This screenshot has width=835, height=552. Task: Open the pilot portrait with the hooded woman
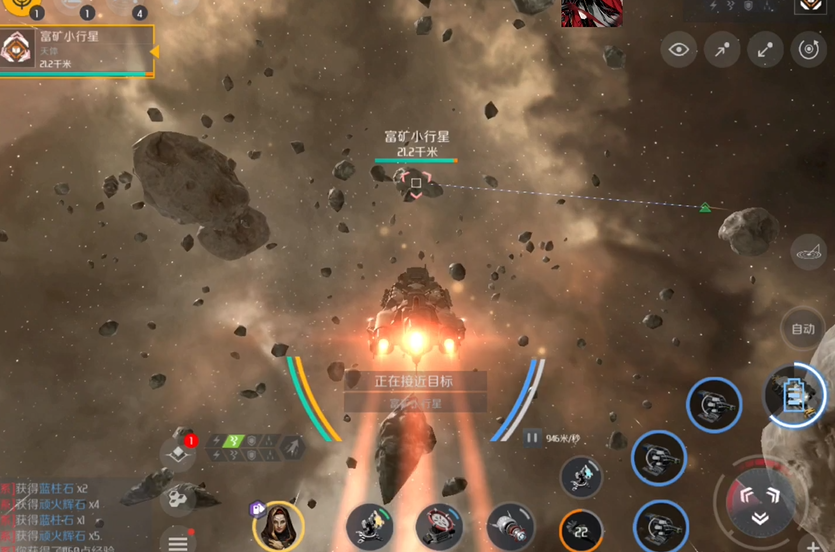tap(278, 523)
